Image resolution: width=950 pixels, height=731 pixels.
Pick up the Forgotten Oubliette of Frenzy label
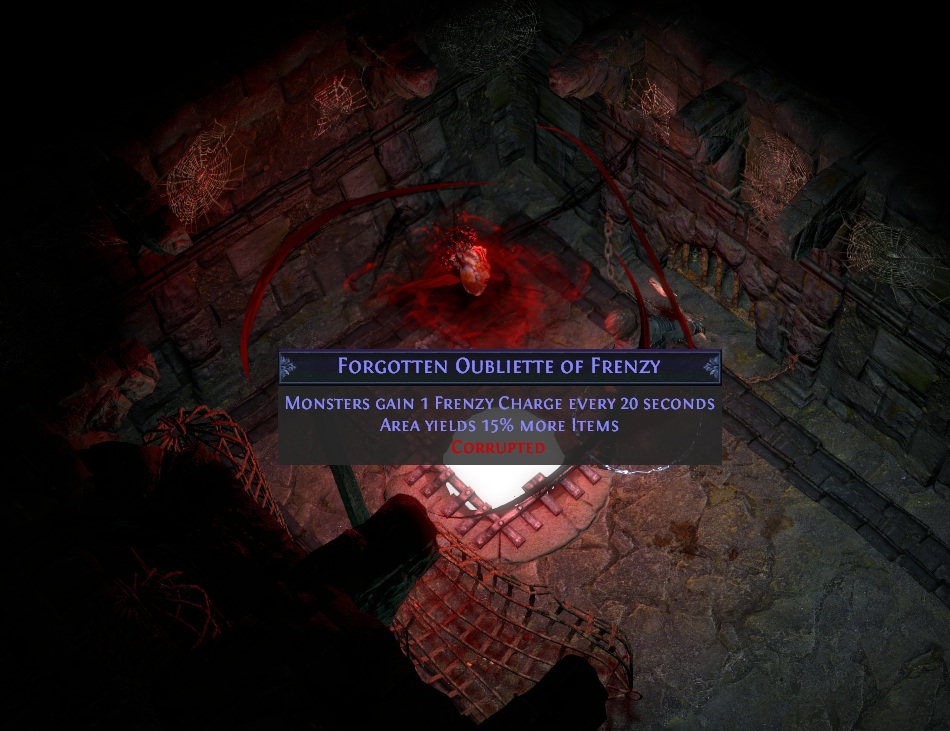click(499, 366)
